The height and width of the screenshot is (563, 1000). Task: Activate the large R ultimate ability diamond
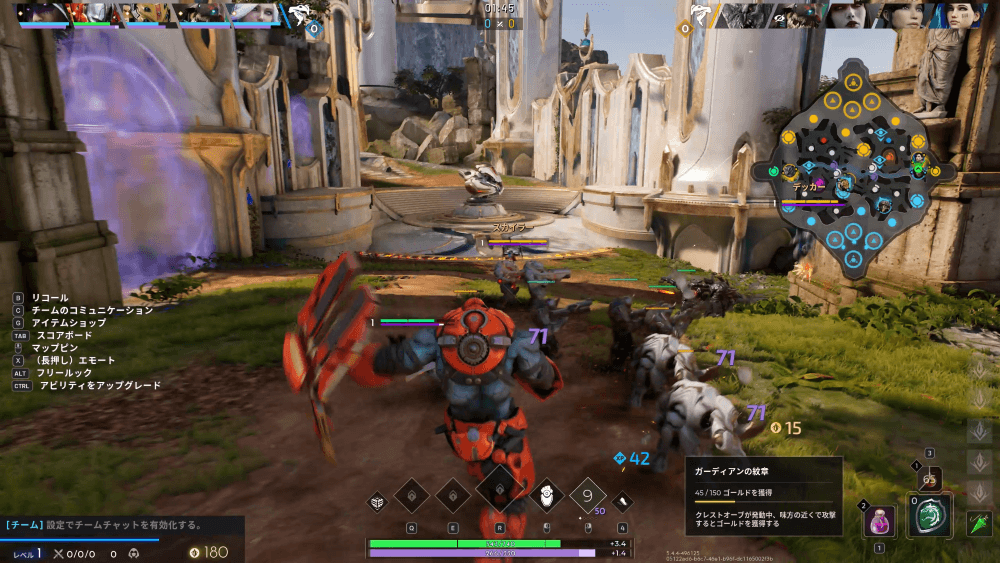[499, 491]
